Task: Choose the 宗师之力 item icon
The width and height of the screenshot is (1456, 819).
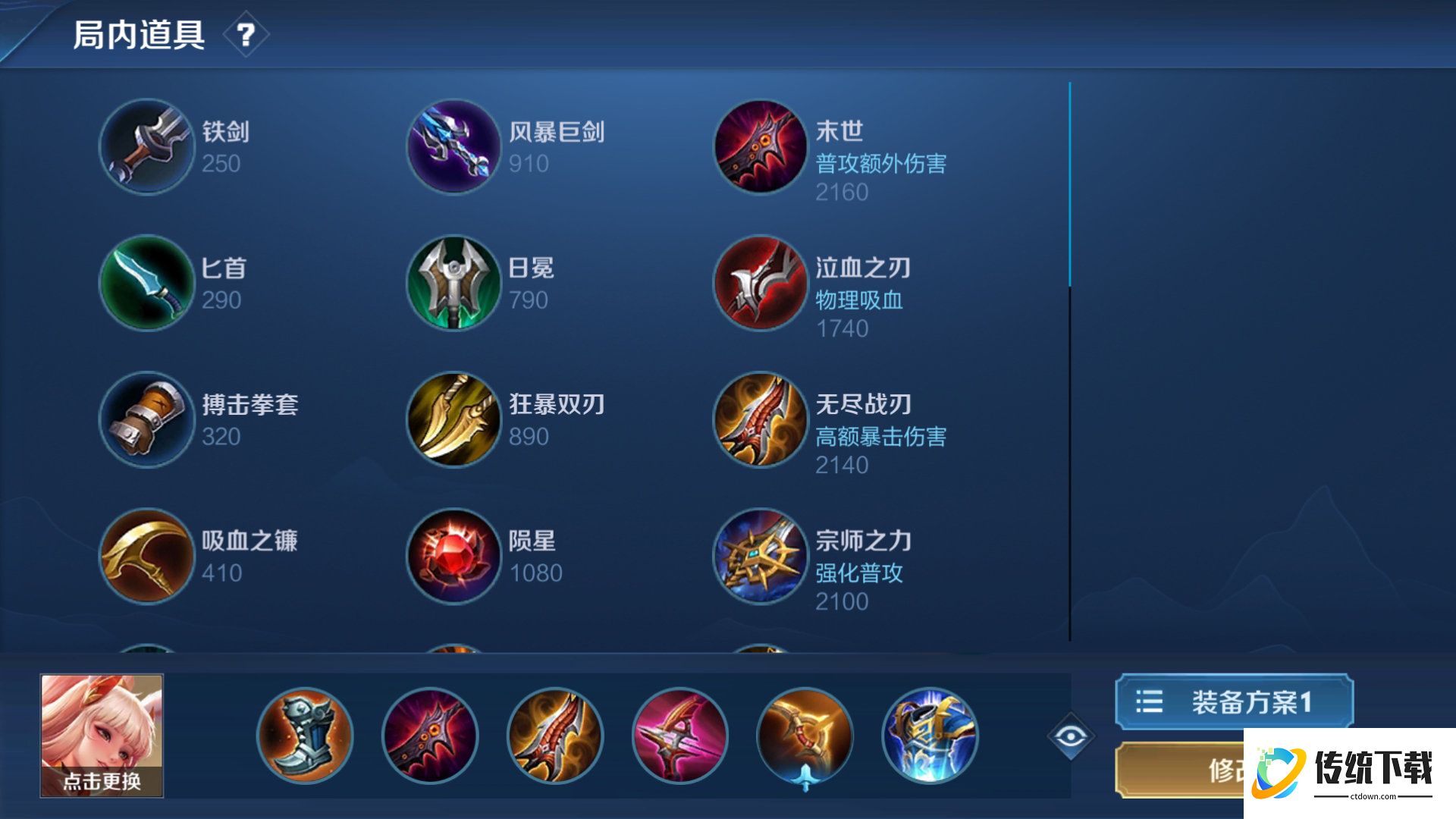Action: coord(761,557)
